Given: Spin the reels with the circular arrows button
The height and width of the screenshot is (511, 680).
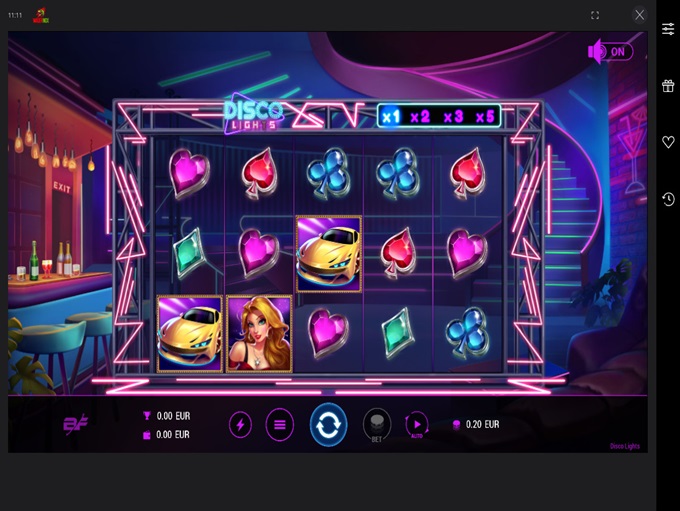Looking at the screenshot, I should [x=328, y=424].
